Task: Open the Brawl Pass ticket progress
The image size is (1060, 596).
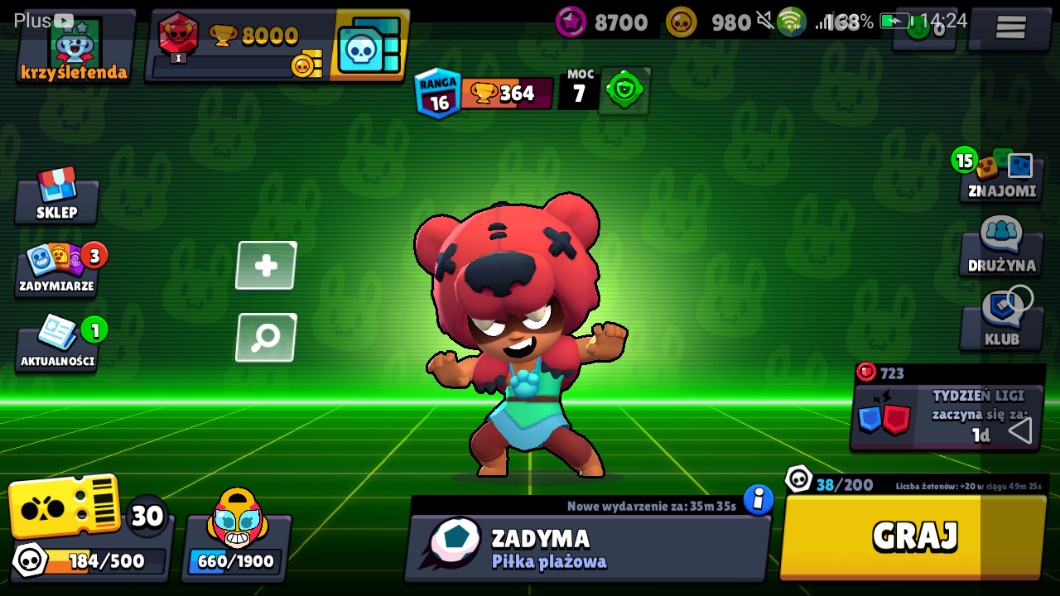Action: point(88,530)
